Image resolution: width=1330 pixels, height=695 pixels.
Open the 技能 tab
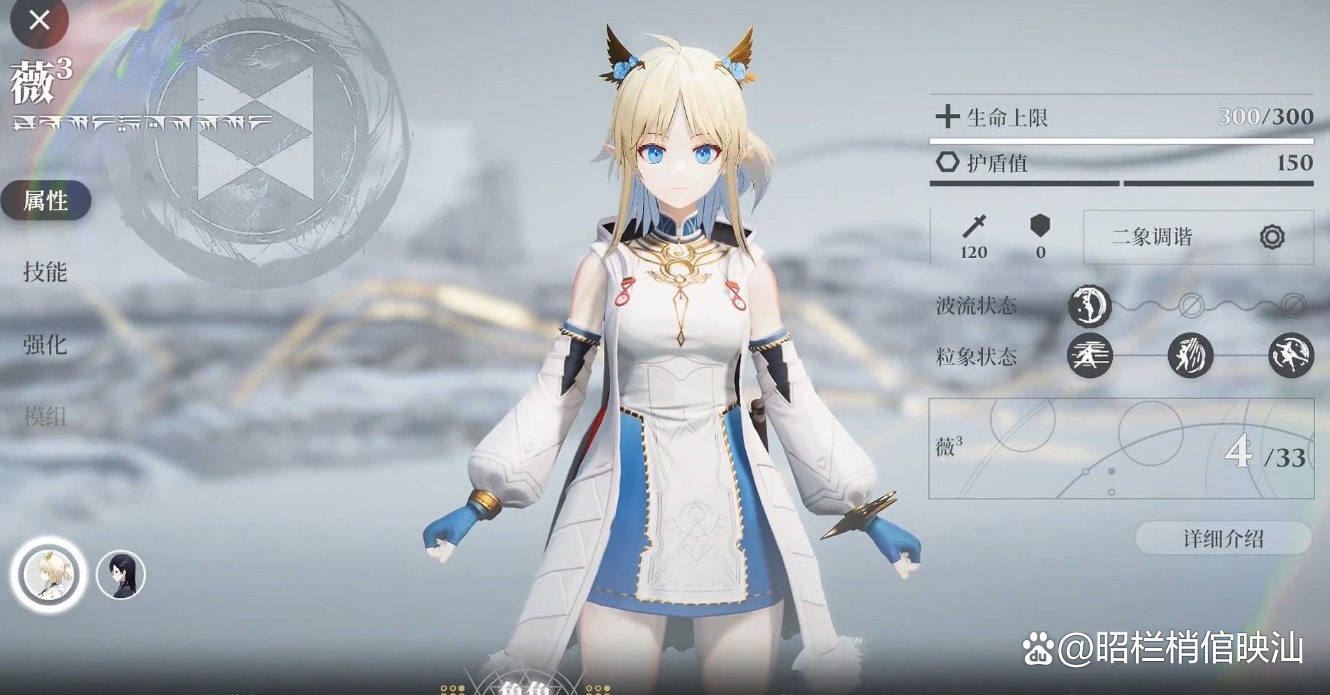pyautogui.click(x=46, y=272)
